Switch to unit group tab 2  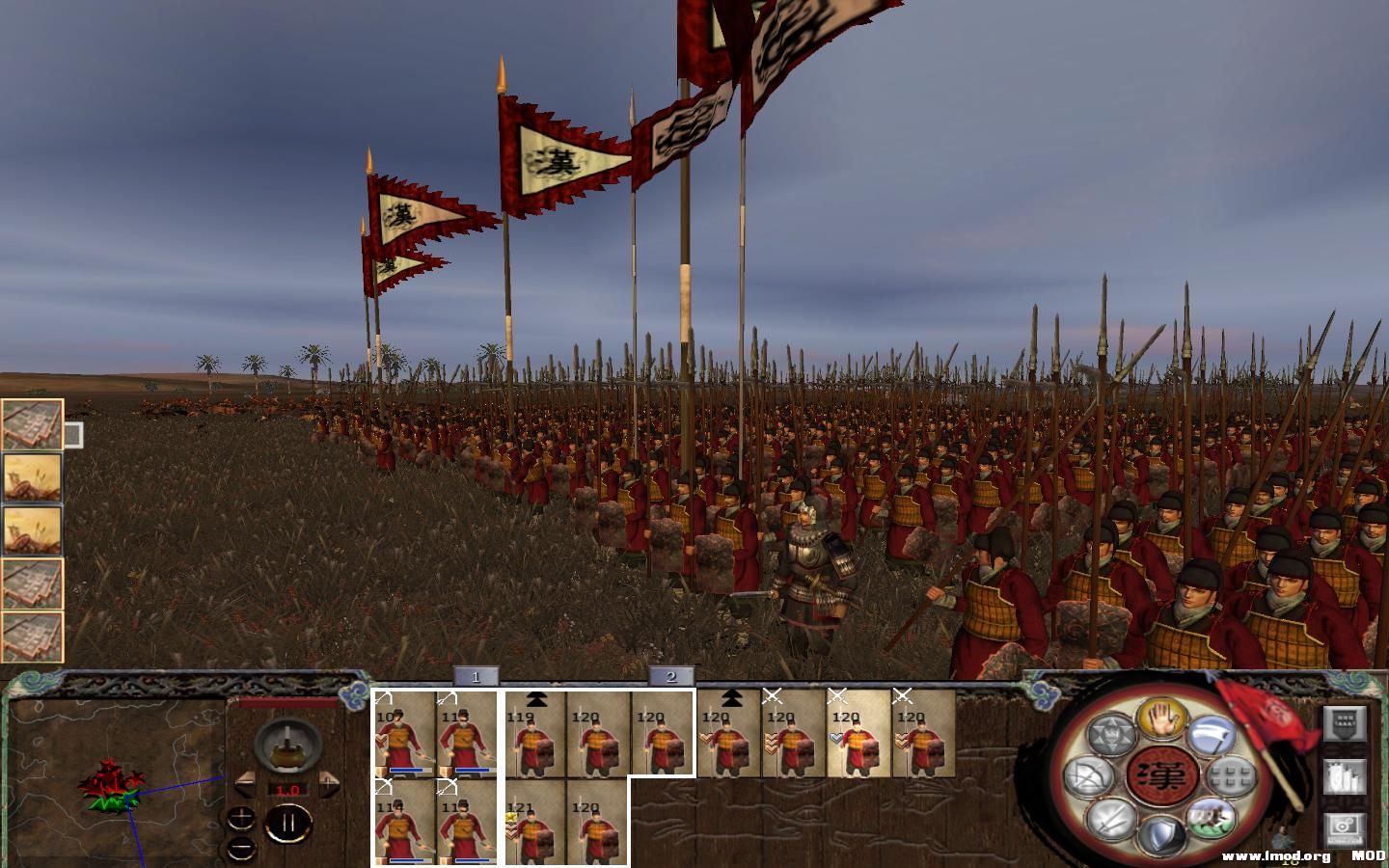[x=672, y=678]
